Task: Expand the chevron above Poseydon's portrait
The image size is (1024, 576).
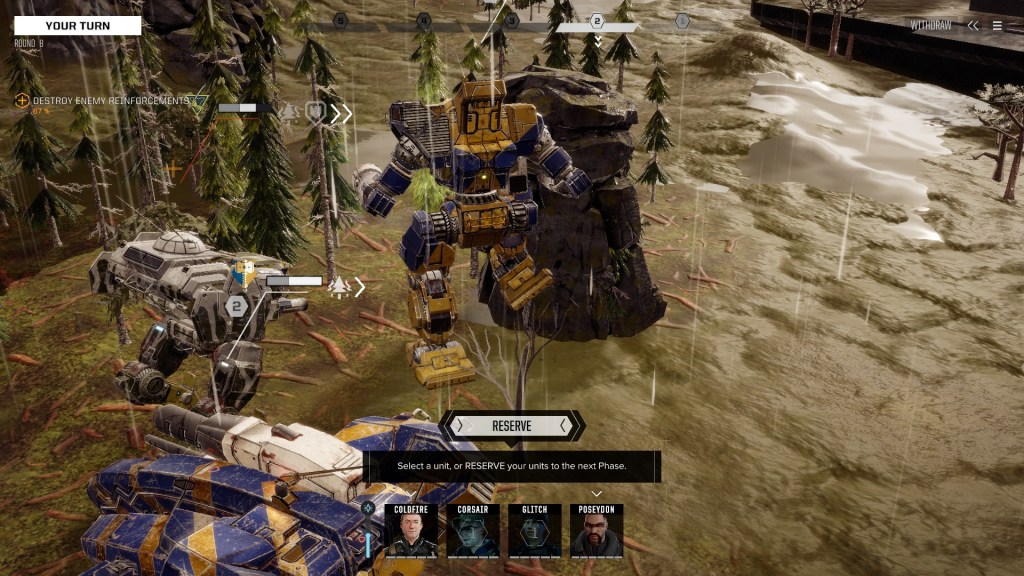Action: (597, 493)
